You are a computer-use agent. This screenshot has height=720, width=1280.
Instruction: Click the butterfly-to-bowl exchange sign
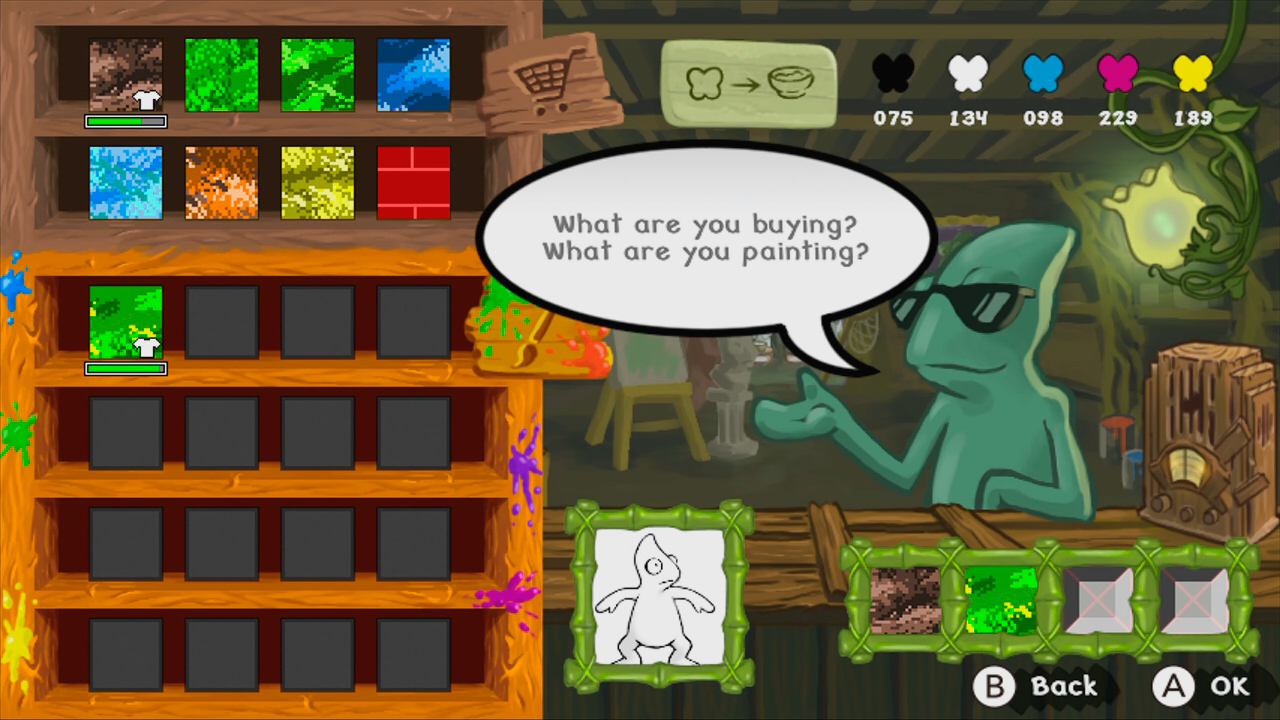point(748,82)
